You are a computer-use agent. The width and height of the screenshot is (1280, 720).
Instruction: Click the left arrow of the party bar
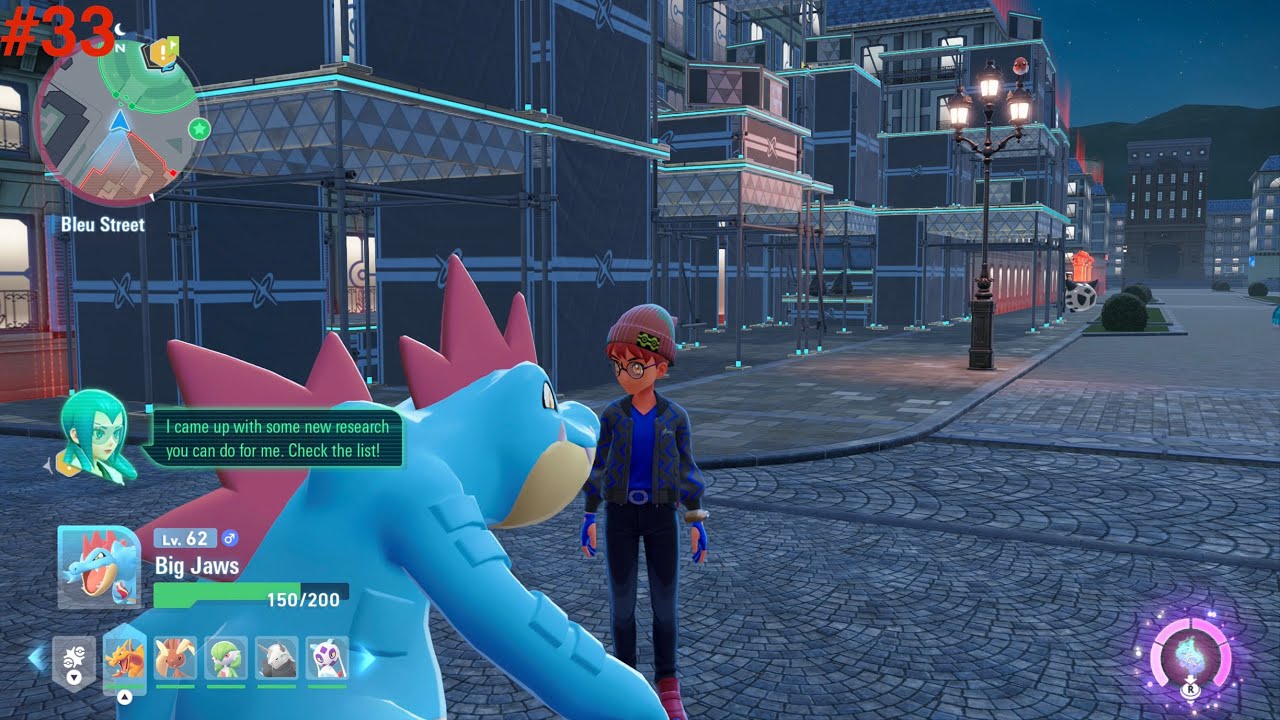click(37, 658)
